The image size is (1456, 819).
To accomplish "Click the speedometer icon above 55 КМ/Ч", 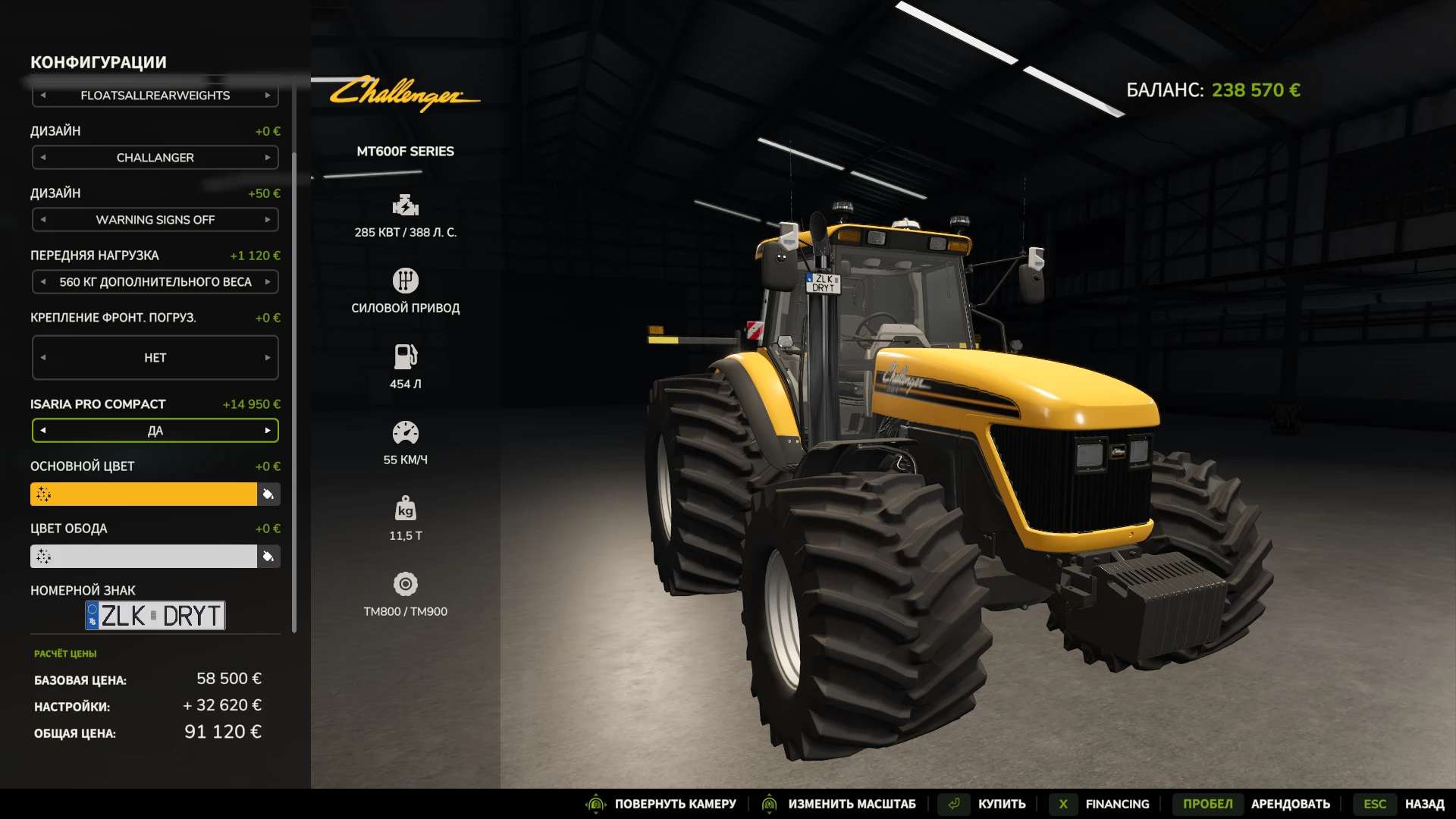I will (x=406, y=431).
